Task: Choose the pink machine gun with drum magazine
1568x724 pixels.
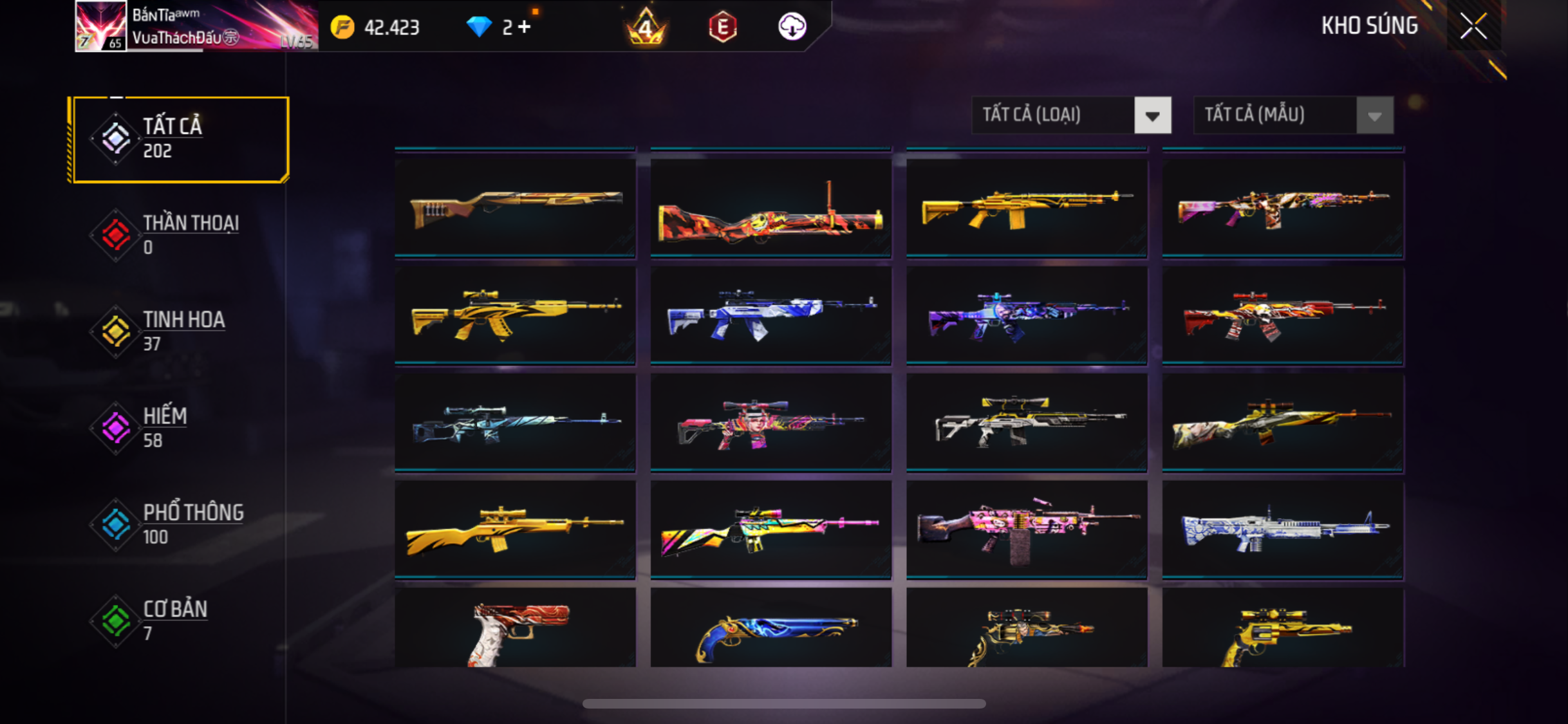Action: click(1027, 530)
